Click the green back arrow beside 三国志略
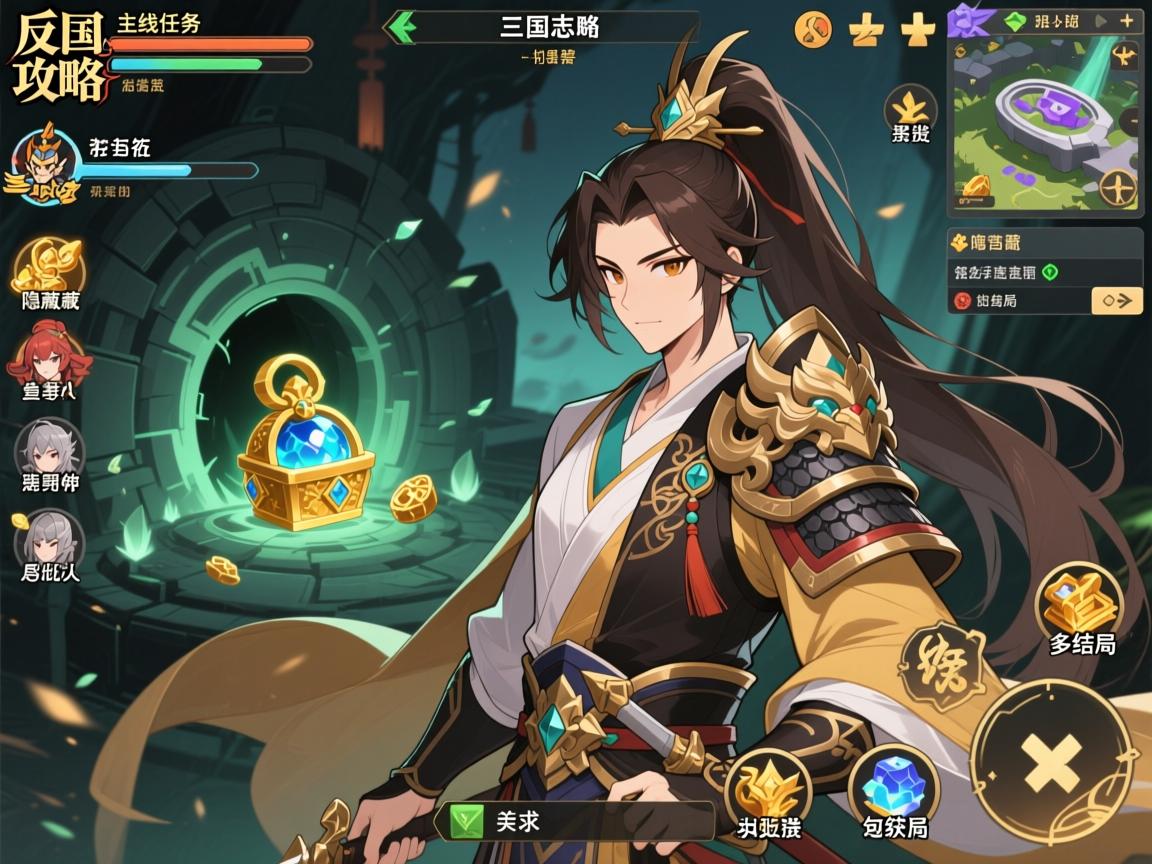Viewport: 1152px width, 864px height. (x=402, y=27)
